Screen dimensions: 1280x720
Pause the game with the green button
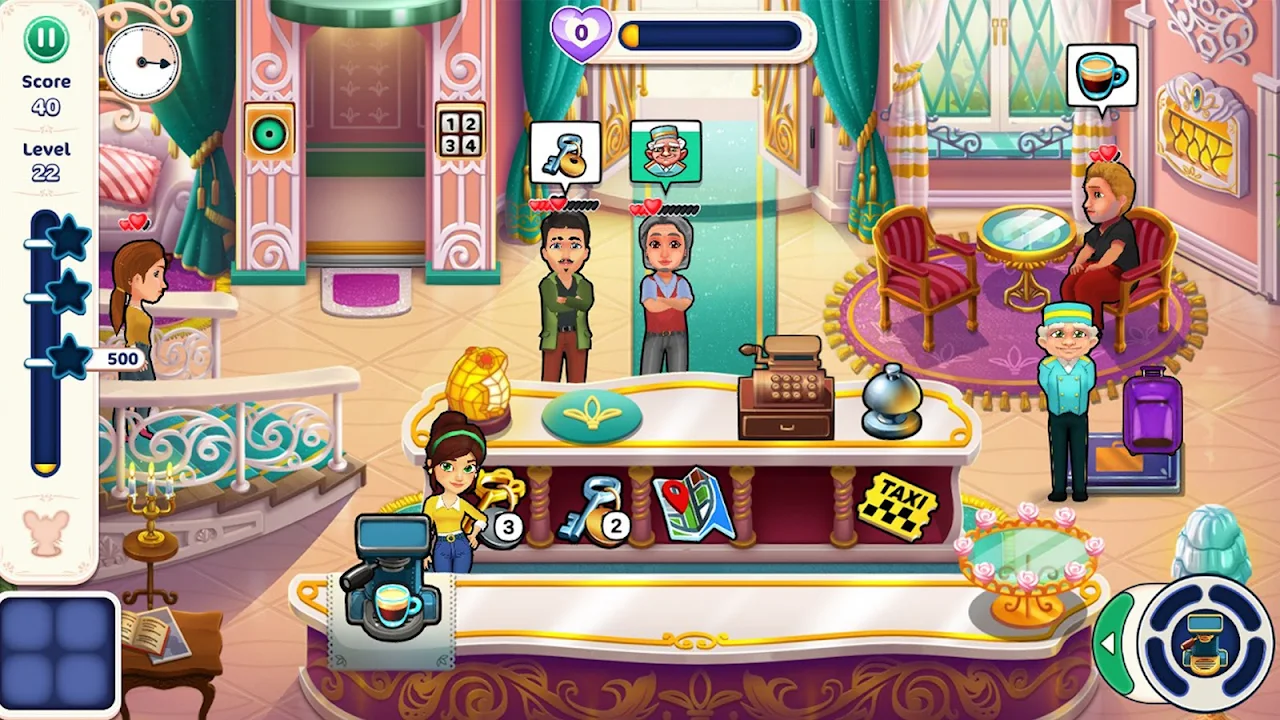[x=46, y=39]
